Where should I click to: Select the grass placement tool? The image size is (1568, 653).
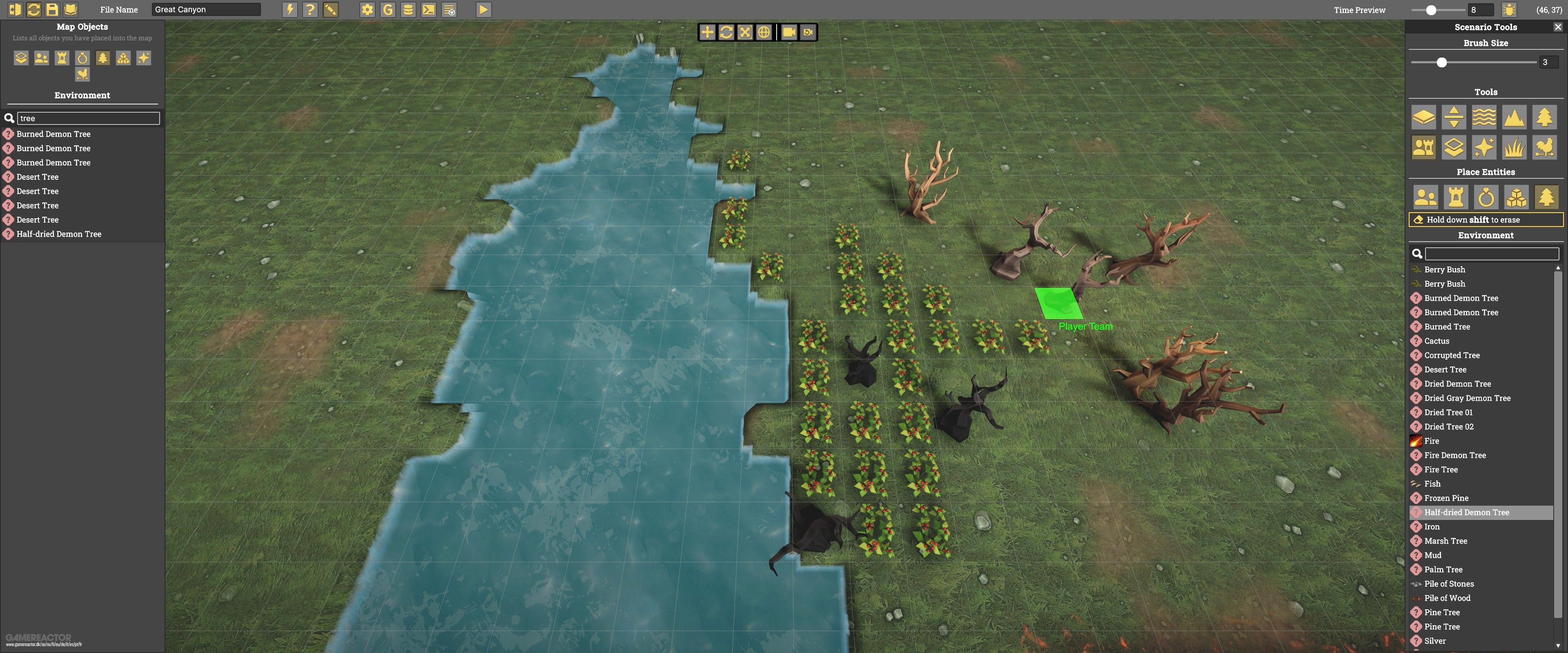click(x=1515, y=147)
